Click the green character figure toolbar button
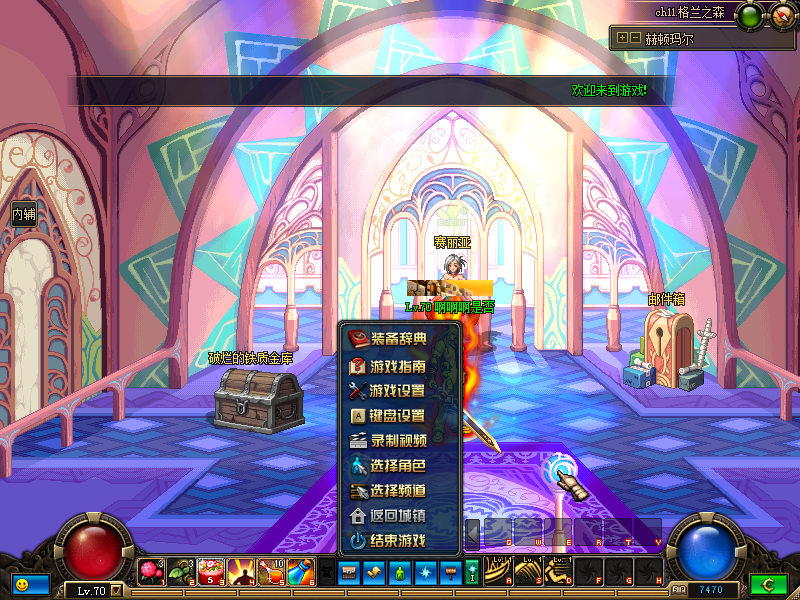The image size is (800, 600). 399,572
